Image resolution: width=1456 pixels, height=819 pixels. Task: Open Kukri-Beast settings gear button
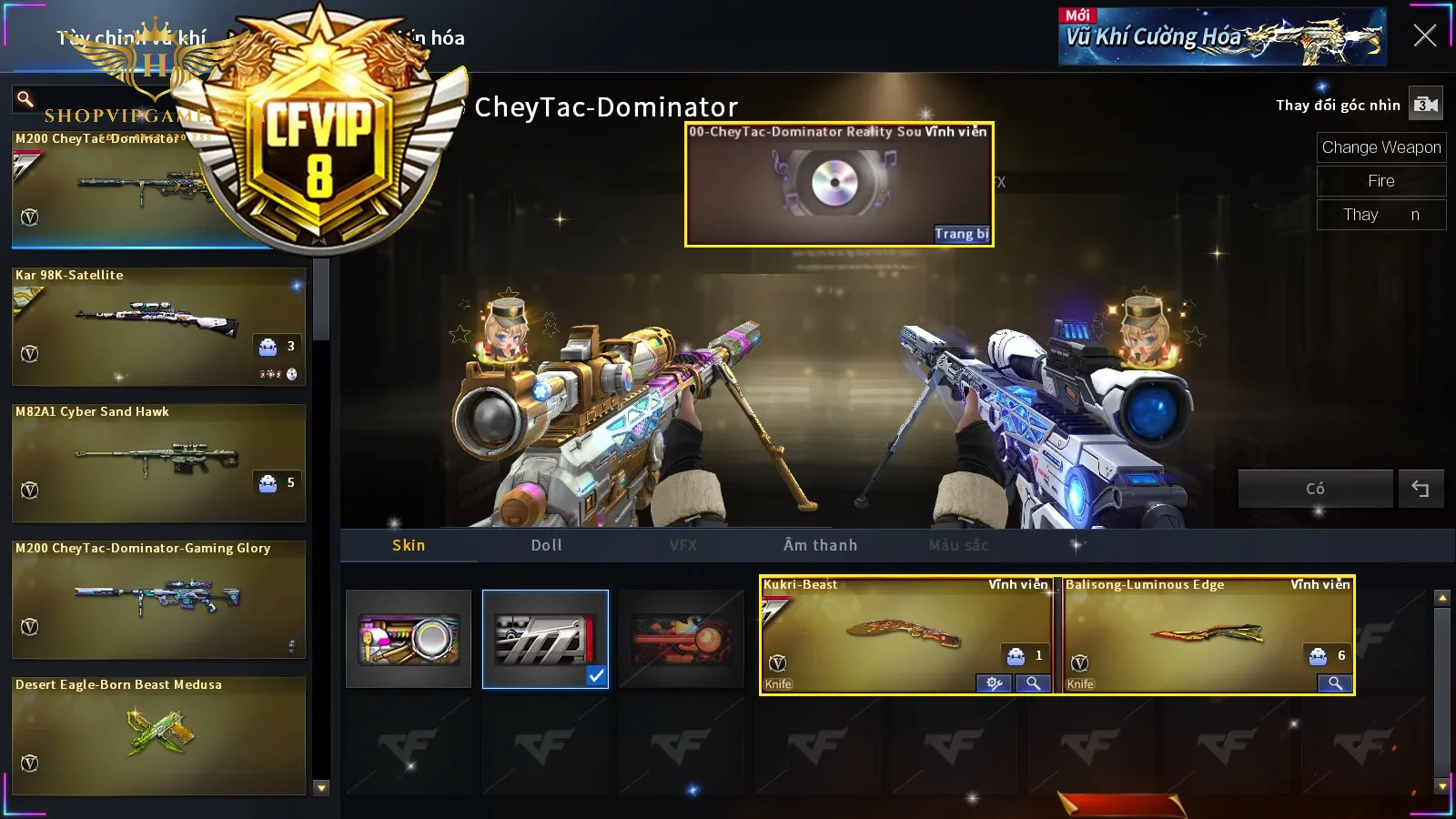point(994,683)
